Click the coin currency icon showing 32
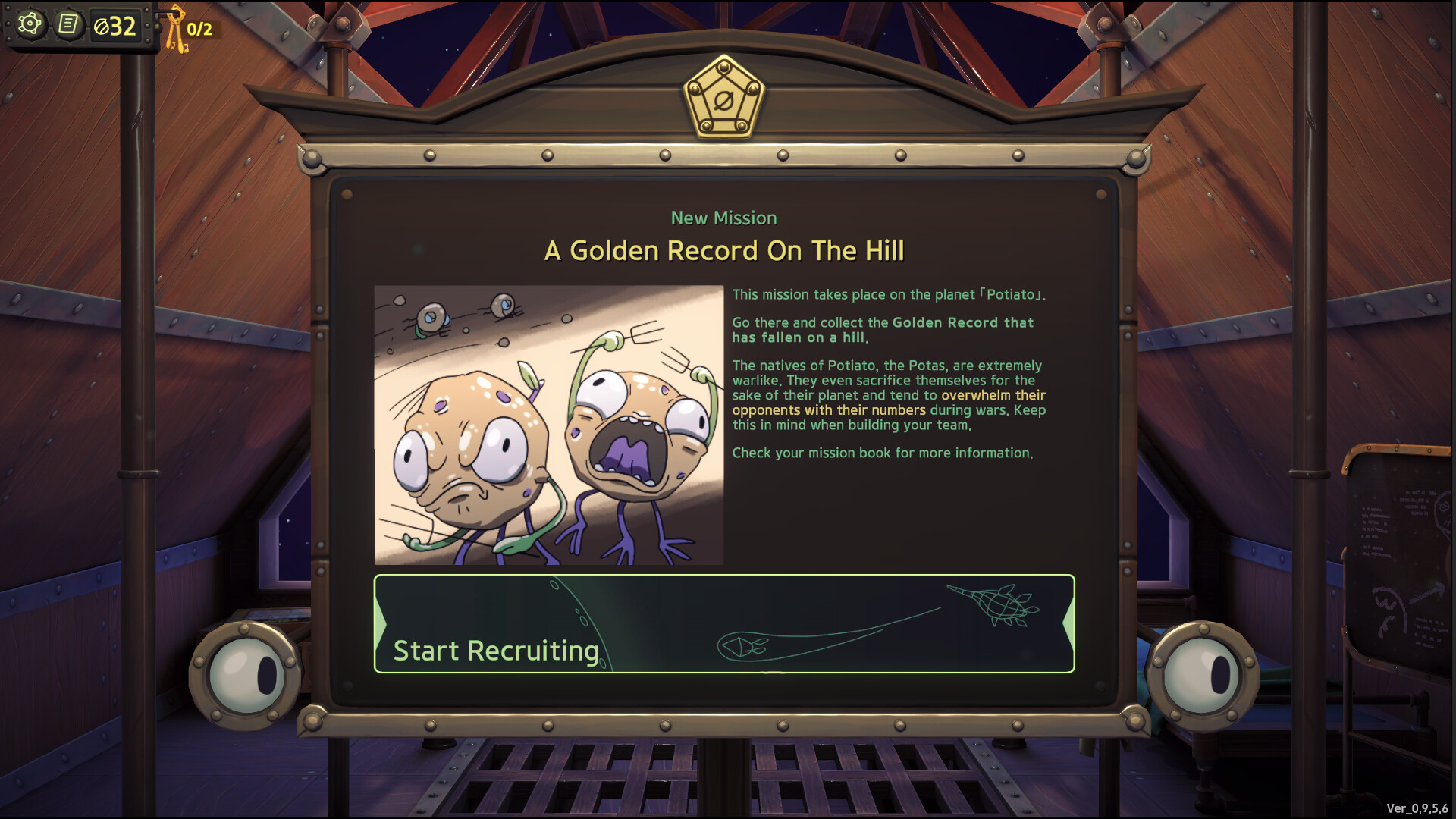This screenshot has width=1456, height=819. click(104, 25)
